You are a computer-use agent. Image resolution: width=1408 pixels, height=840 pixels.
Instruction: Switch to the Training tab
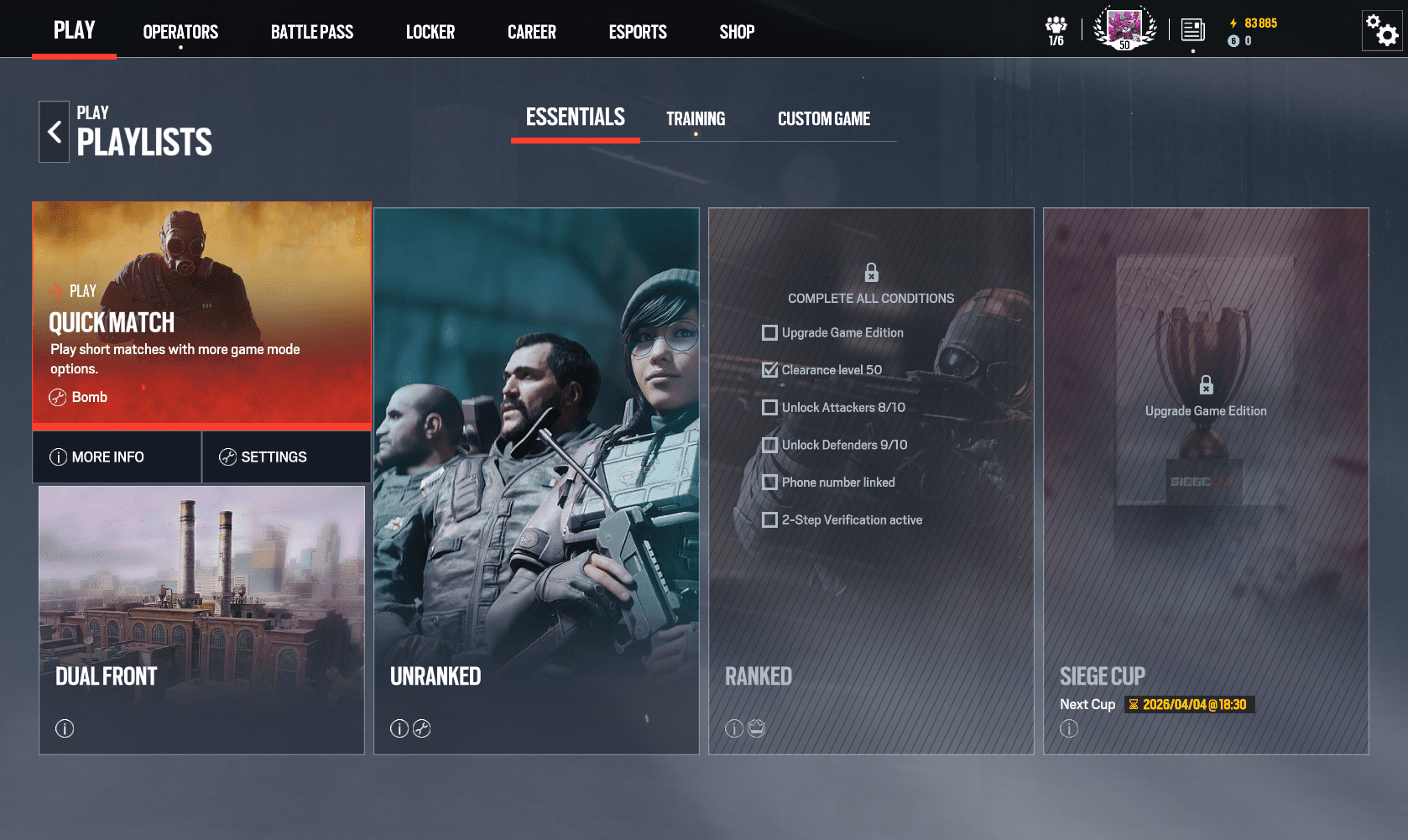point(695,118)
